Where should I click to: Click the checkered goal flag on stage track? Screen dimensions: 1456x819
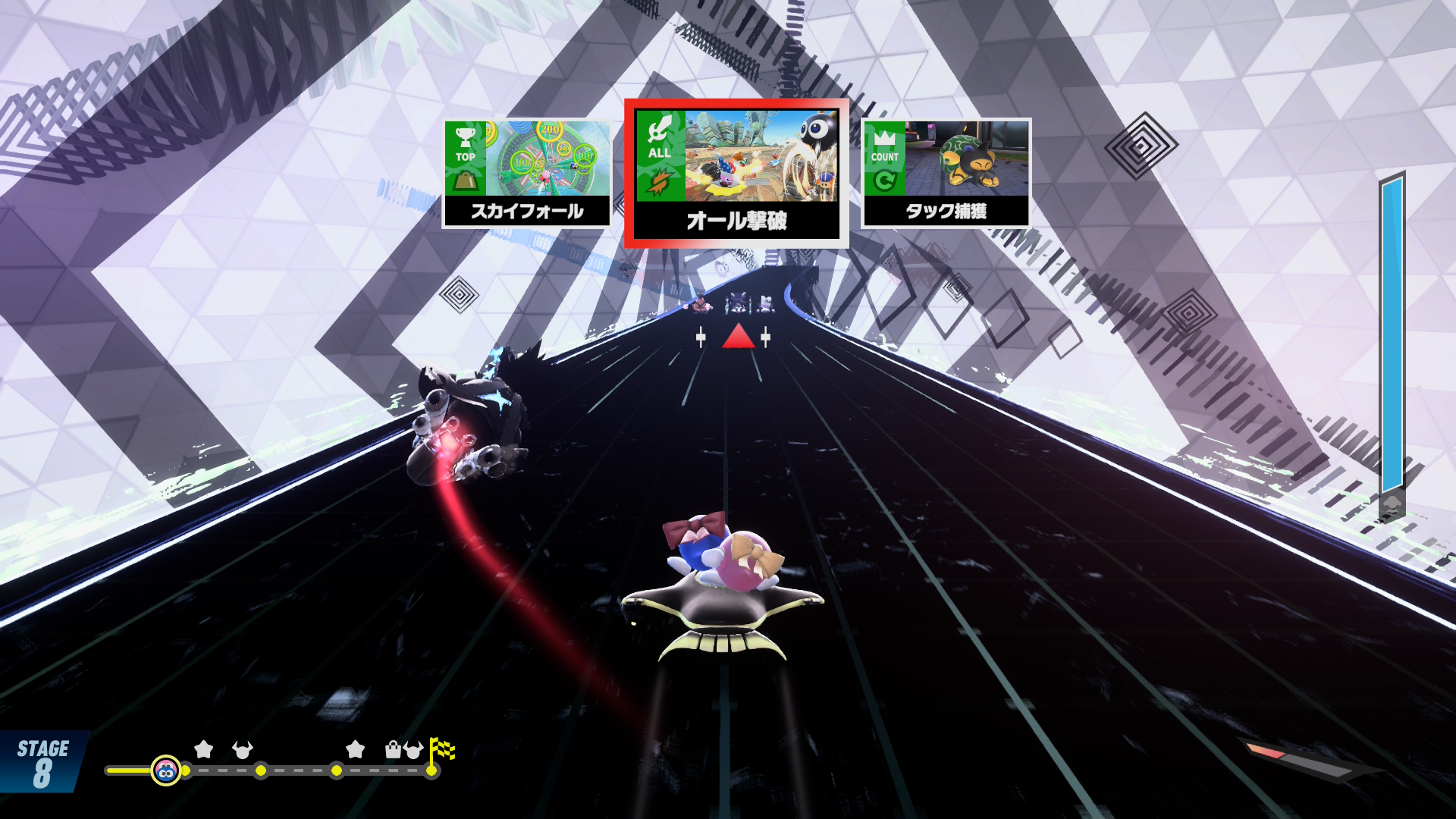(441, 749)
